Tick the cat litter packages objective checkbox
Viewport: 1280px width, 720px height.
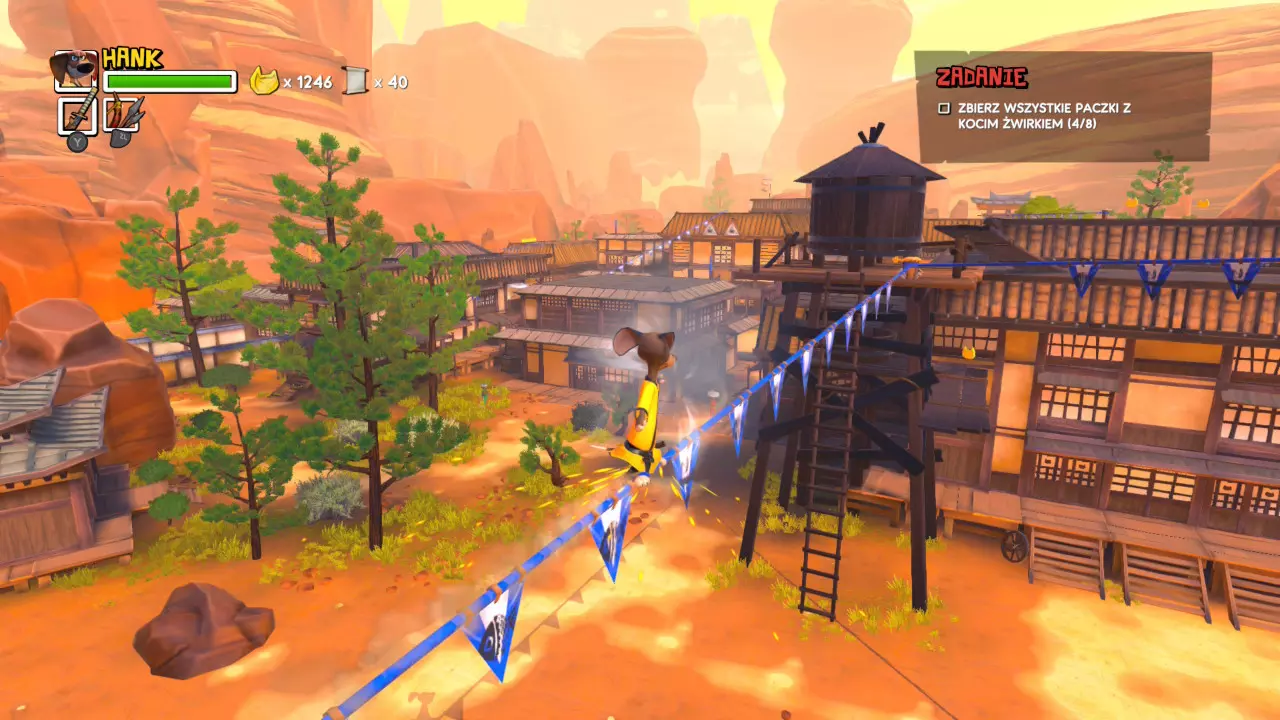(944, 108)
